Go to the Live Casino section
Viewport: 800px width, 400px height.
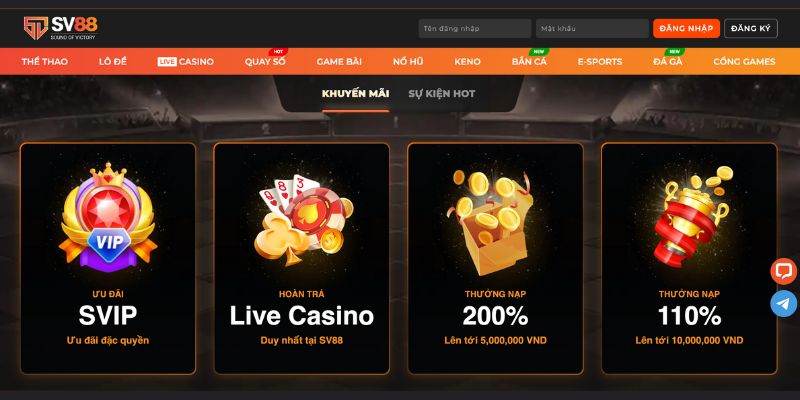(x=186, y=62)
